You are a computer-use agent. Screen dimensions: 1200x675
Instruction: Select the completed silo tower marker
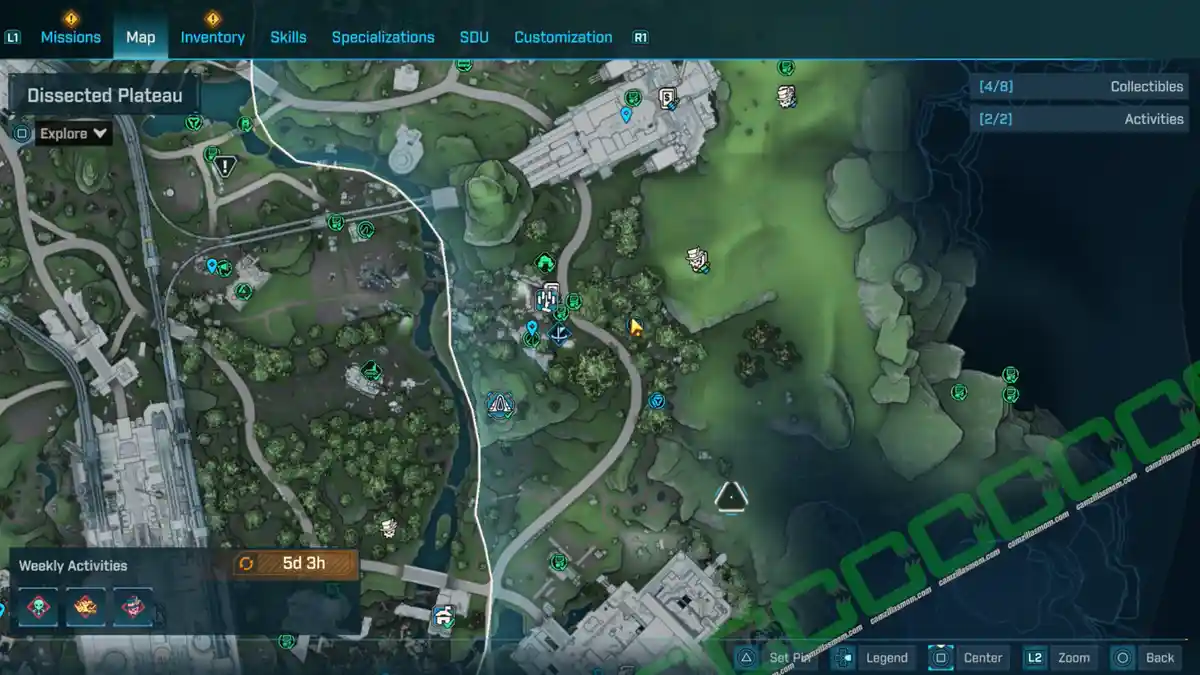549,298
